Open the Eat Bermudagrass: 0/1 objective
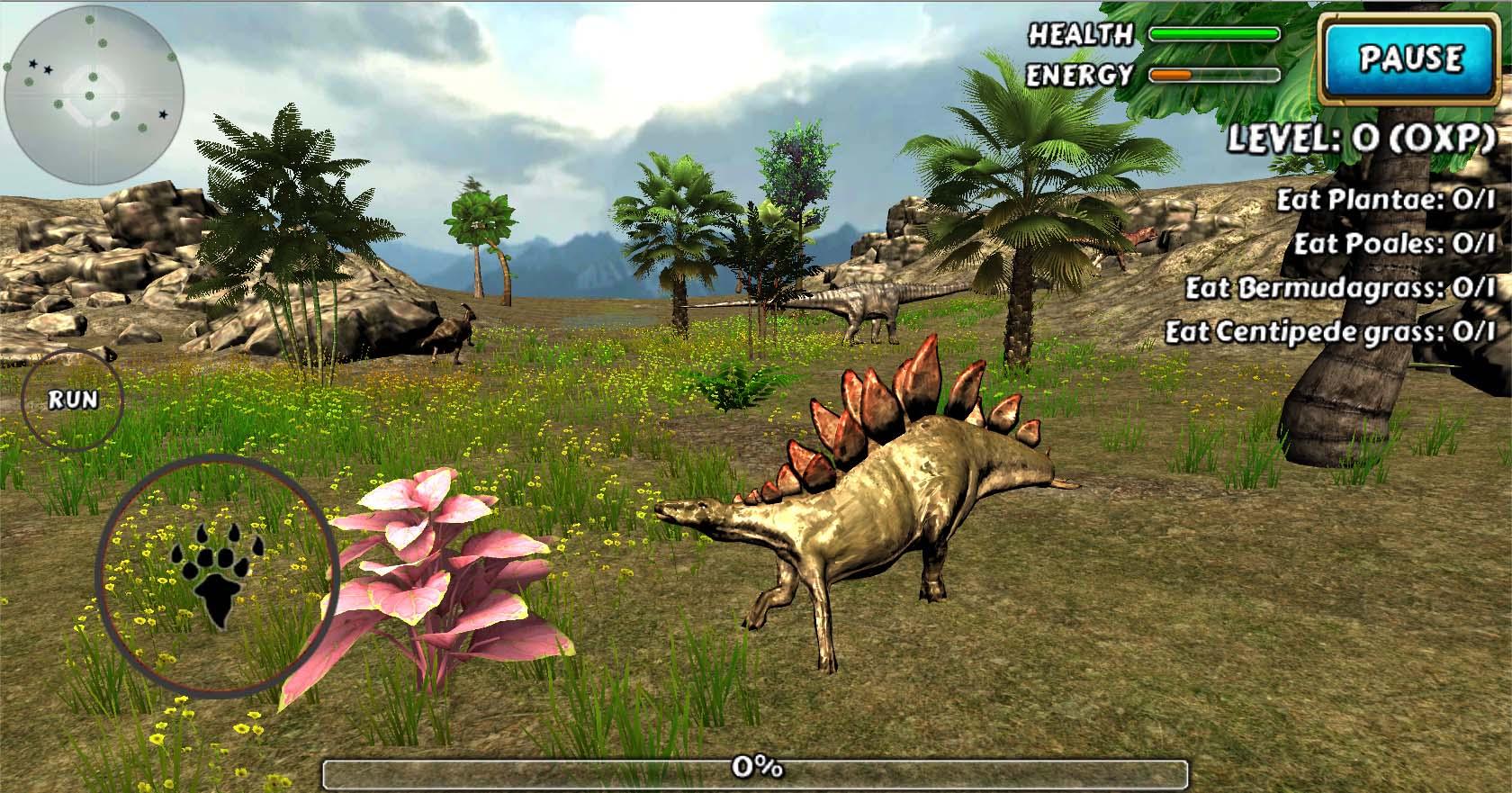1512x793 pixels. (1341, 288)
